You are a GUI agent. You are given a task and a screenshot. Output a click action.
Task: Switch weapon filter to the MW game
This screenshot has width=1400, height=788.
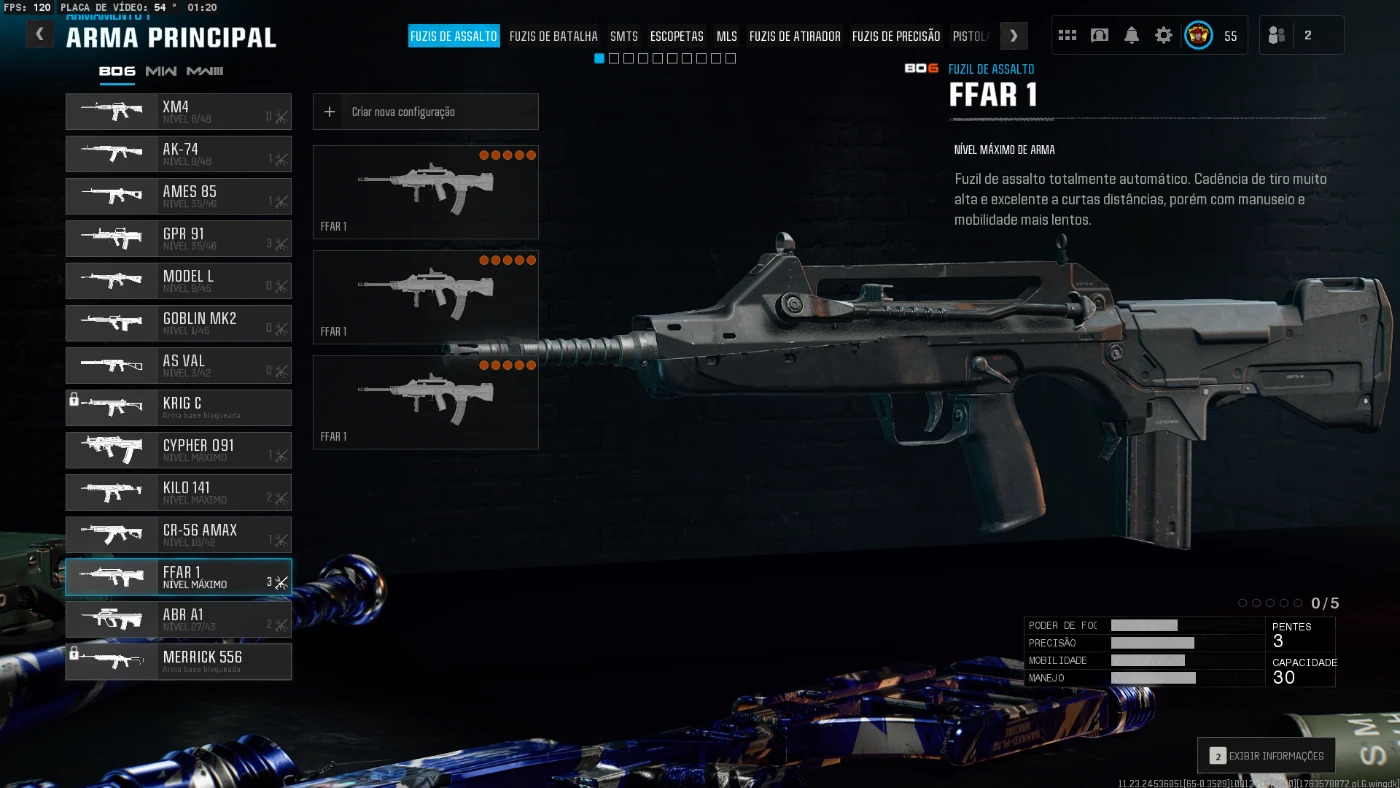161,71
